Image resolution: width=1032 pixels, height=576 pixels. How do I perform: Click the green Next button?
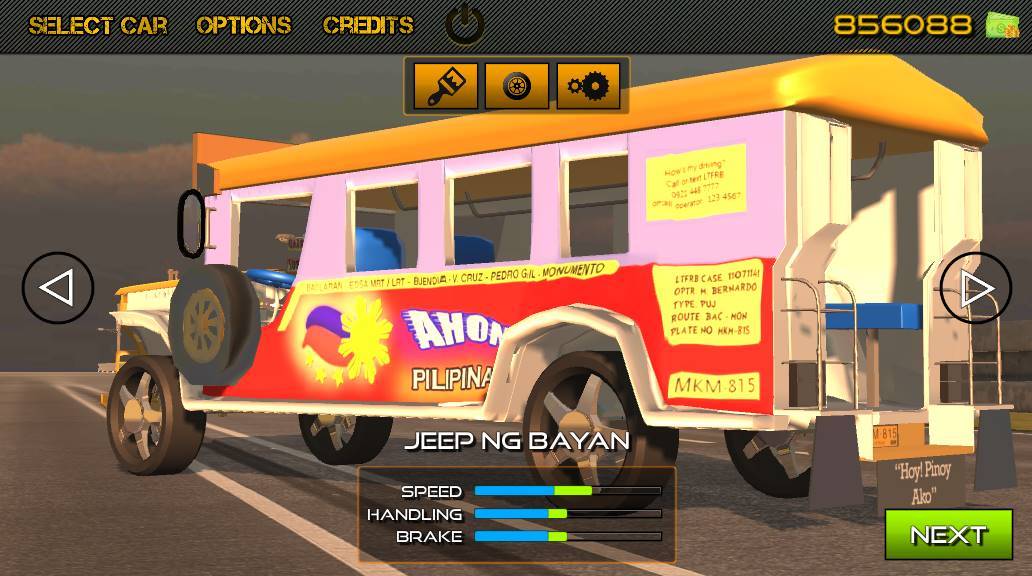click(x=948, y=534)
